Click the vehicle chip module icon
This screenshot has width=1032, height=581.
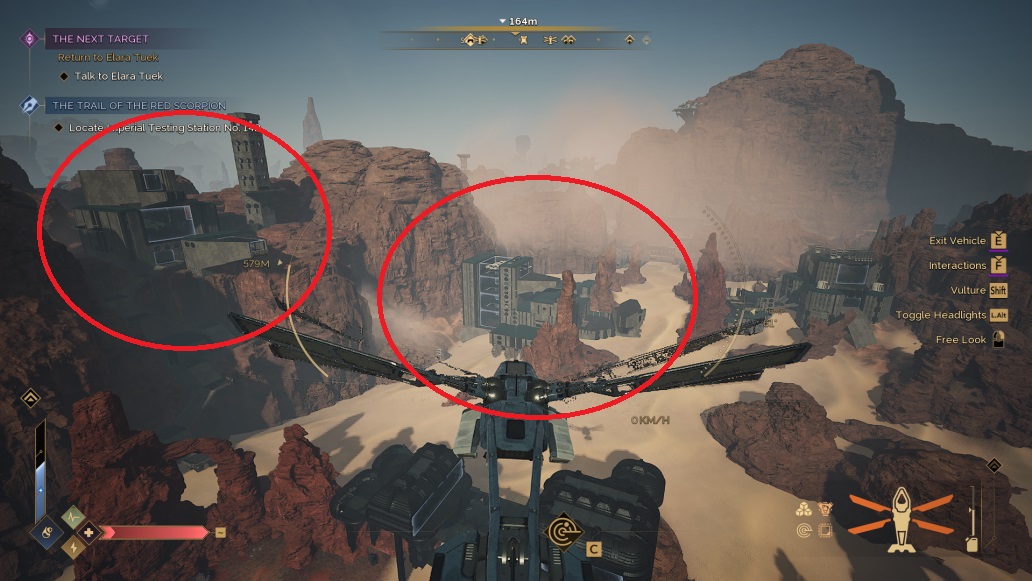pyautogui.click(x=825, y=530)
